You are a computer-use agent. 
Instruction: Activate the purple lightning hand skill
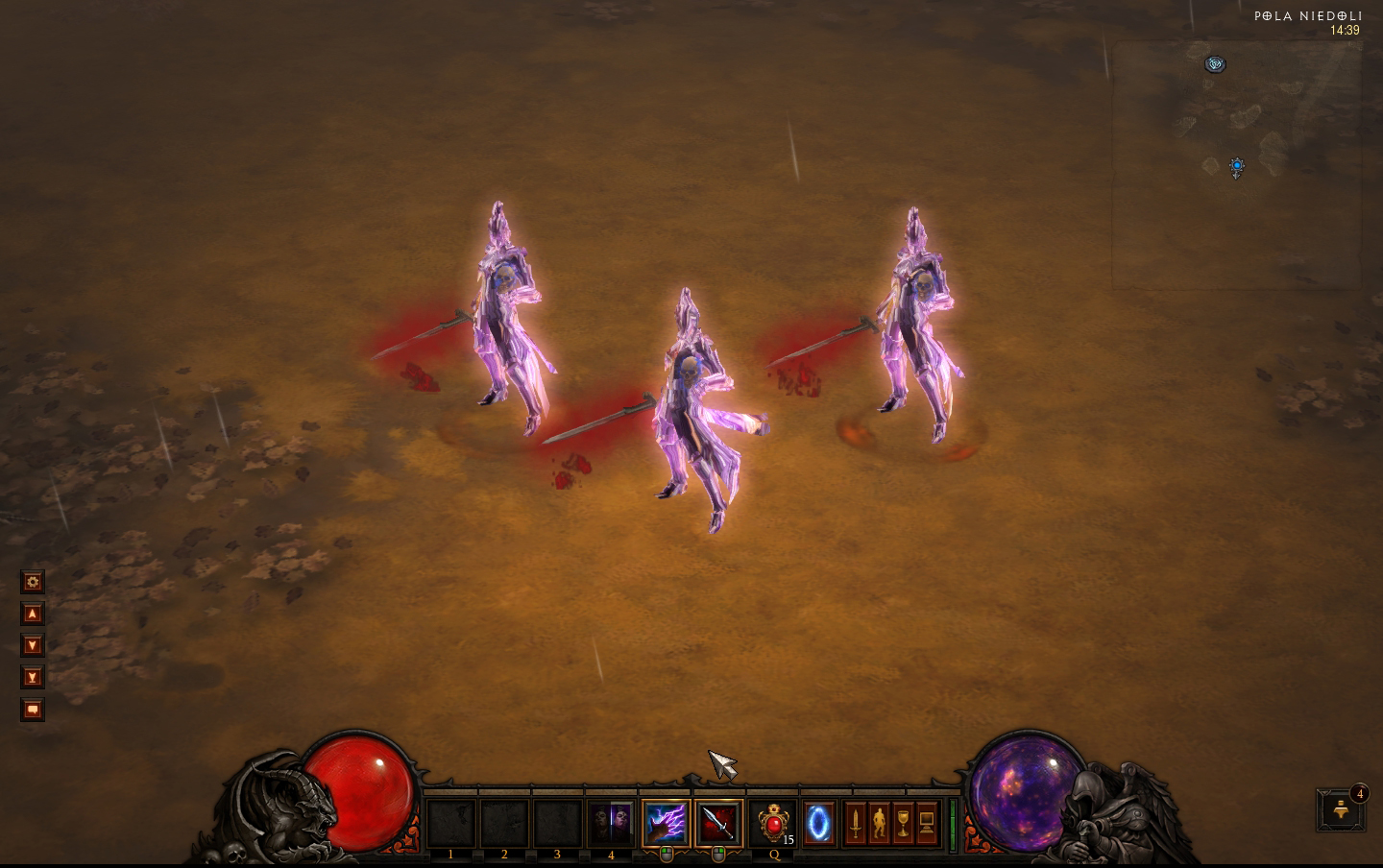(x=666, y=824)
